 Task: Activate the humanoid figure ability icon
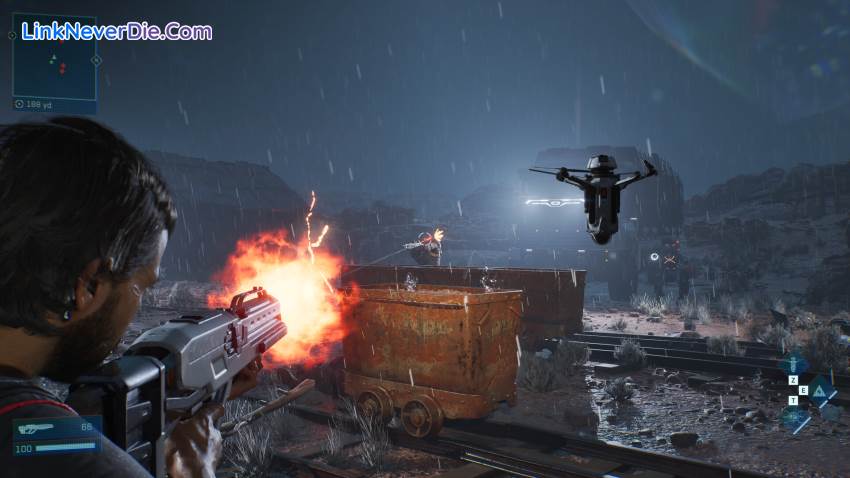[x=795, y=364]
